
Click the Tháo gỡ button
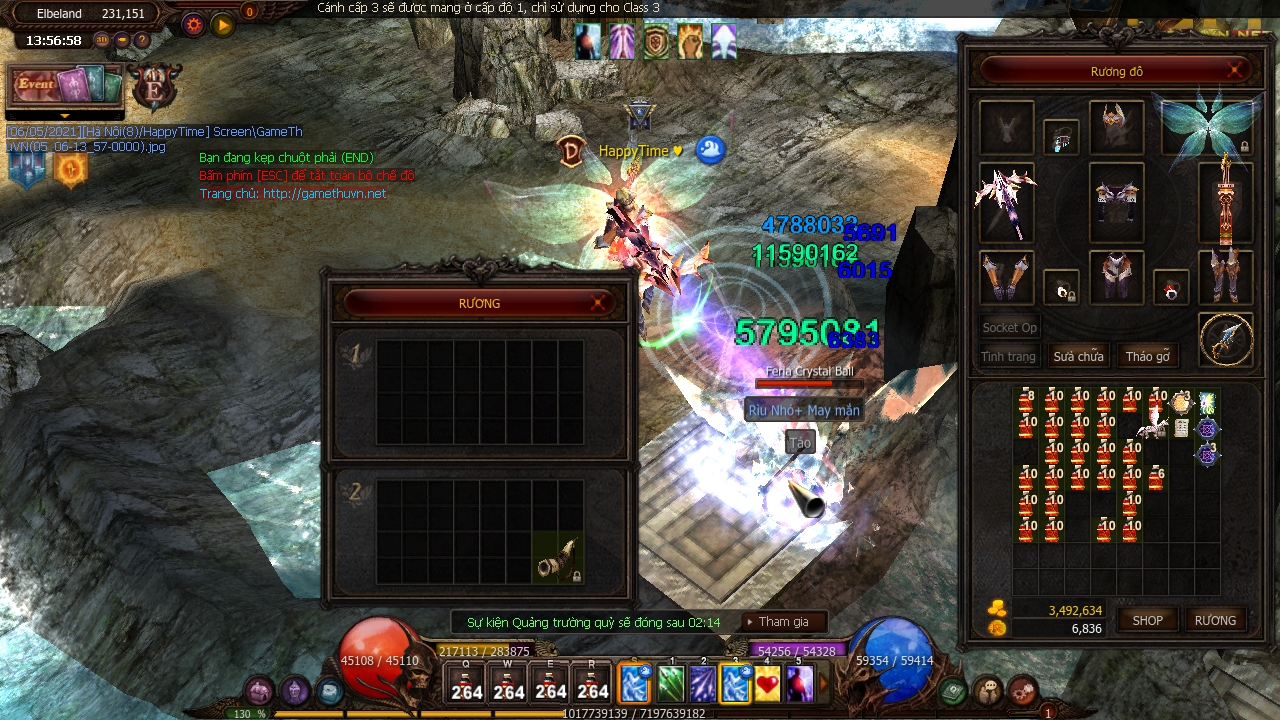(1147, 356)
